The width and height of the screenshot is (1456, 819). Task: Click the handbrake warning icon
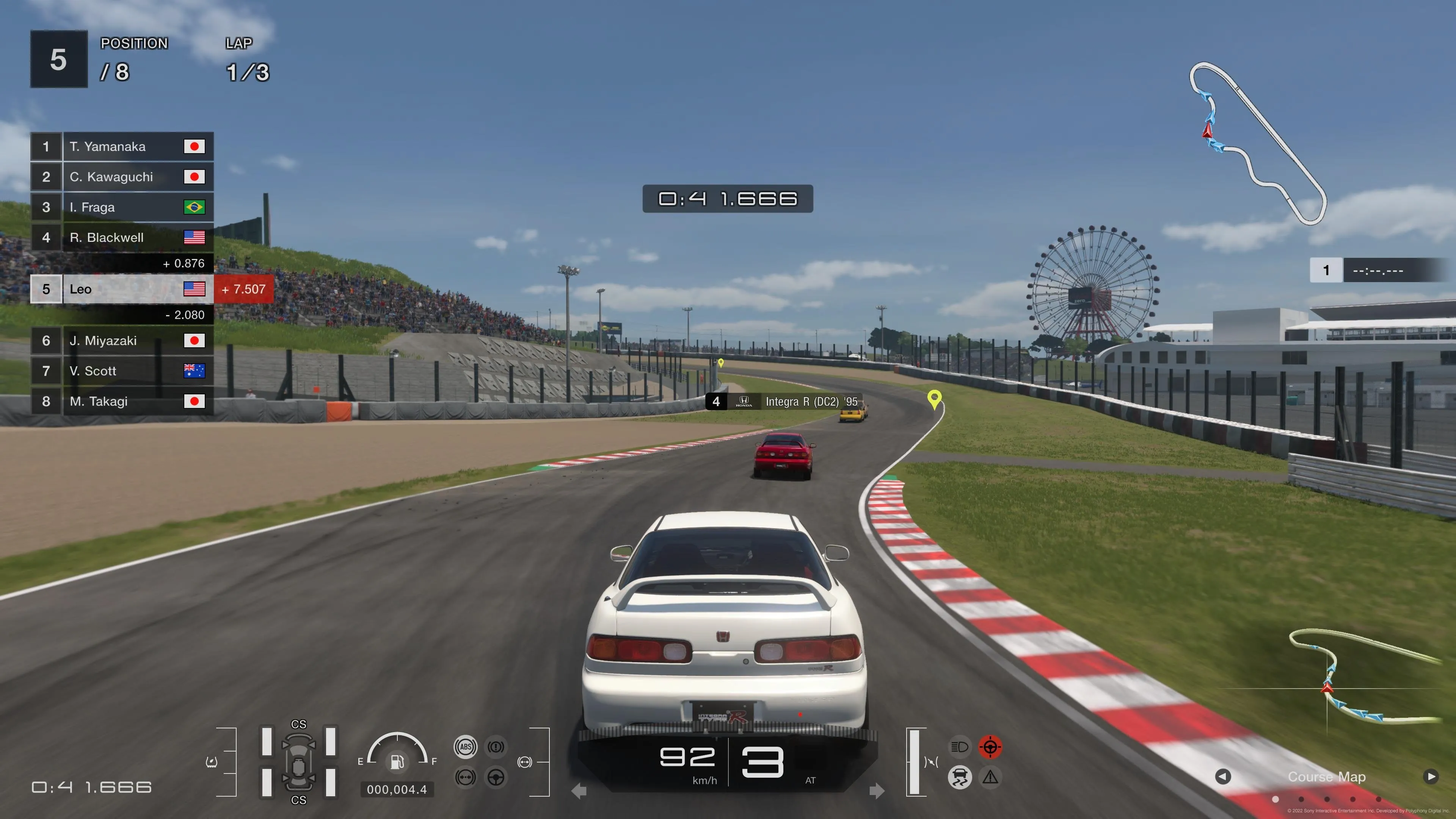(496, 747)
